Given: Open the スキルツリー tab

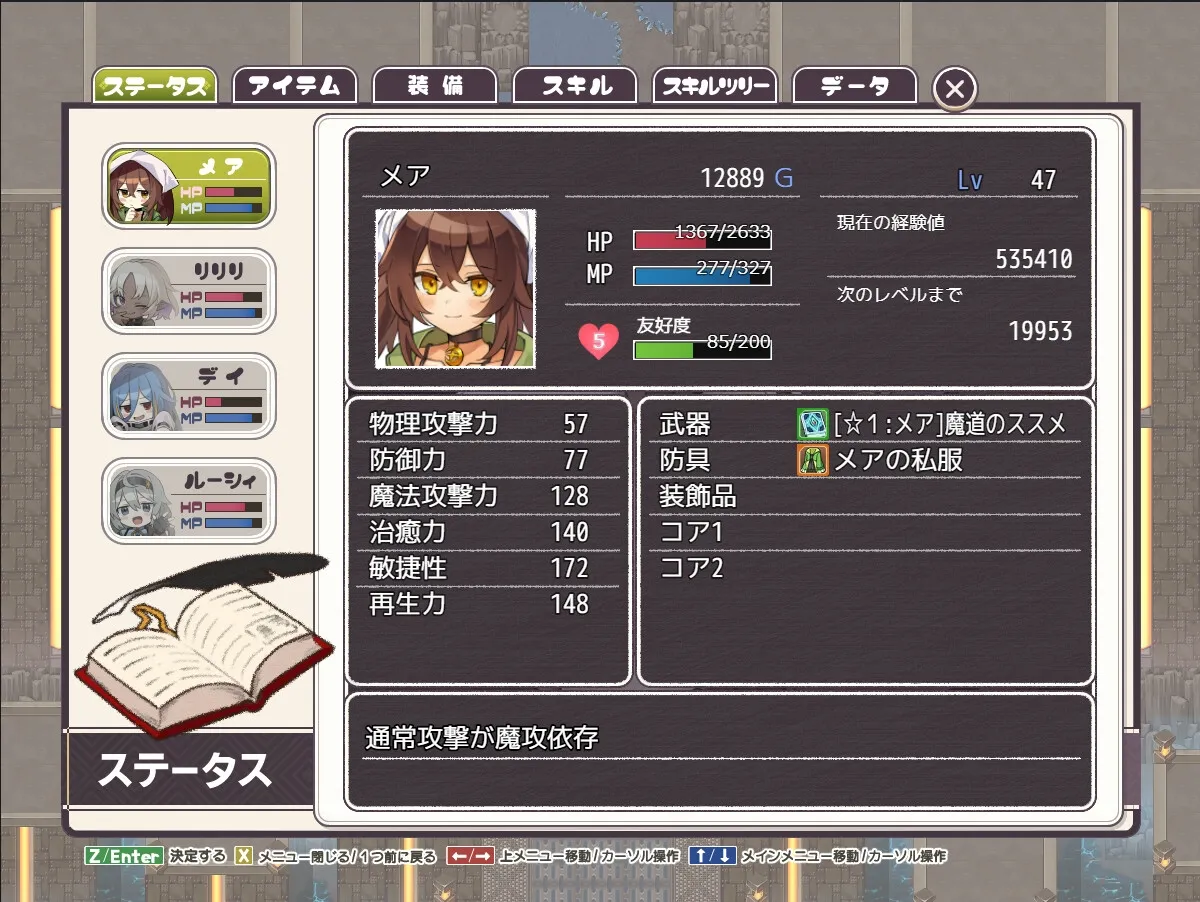Looking at the screenshot, I should point(715,86).
